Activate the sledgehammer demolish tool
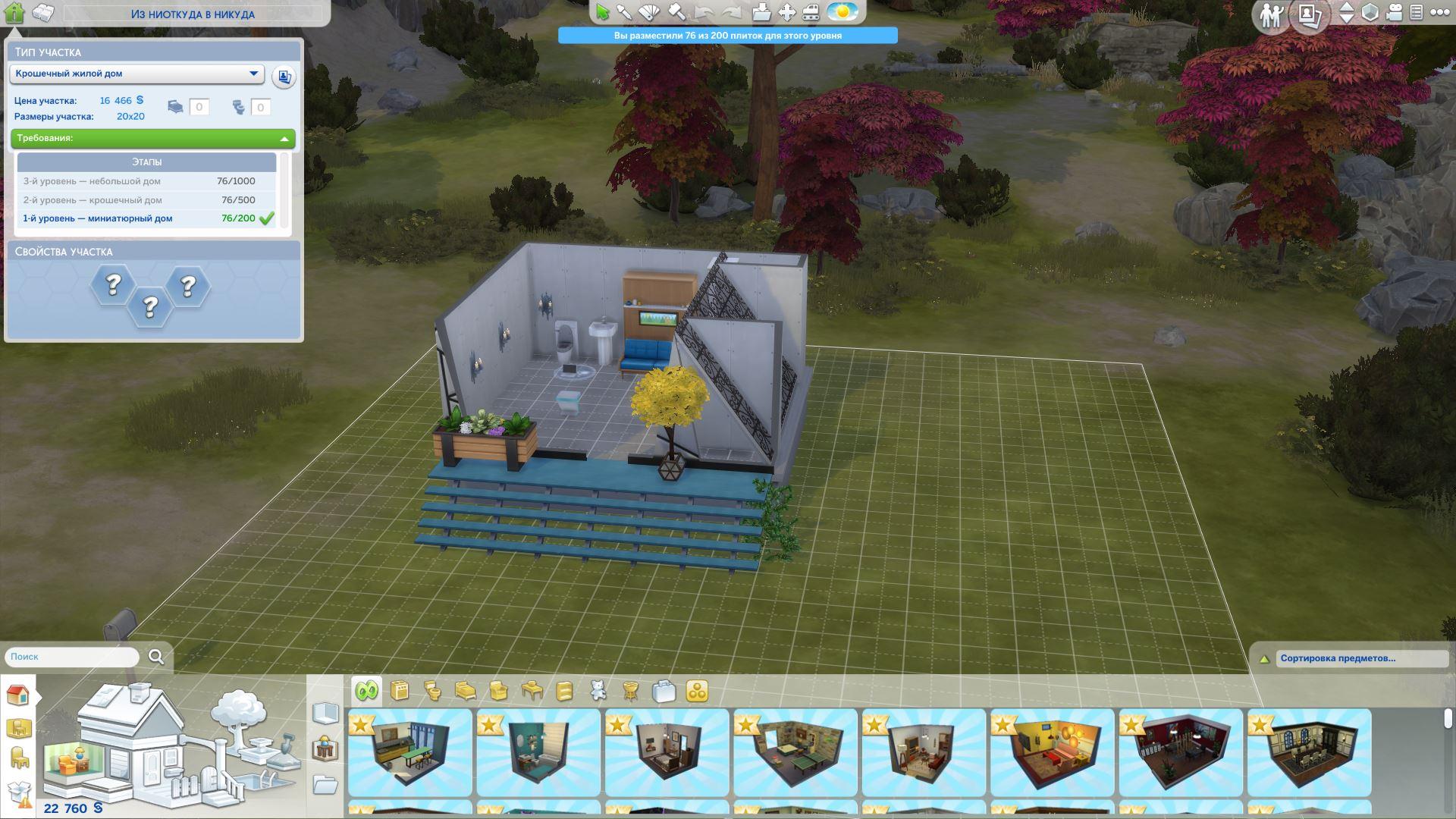The image size is (1456, 819). pyautogui.click(x=676, y=12)
